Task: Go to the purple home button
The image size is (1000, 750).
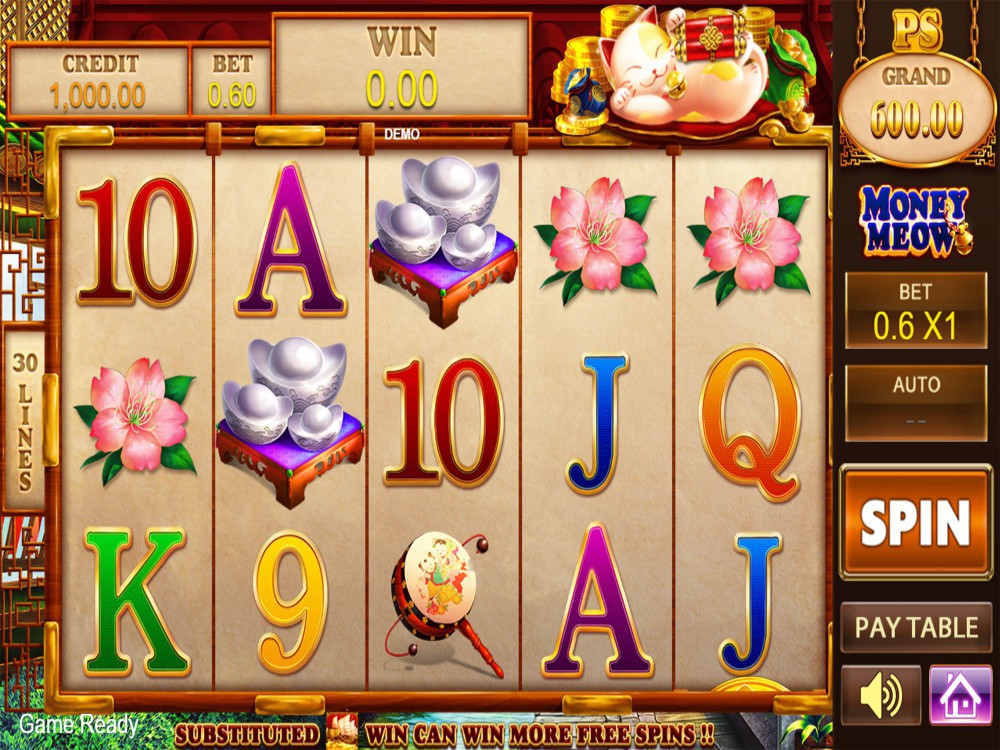Action: coord(960,695)
